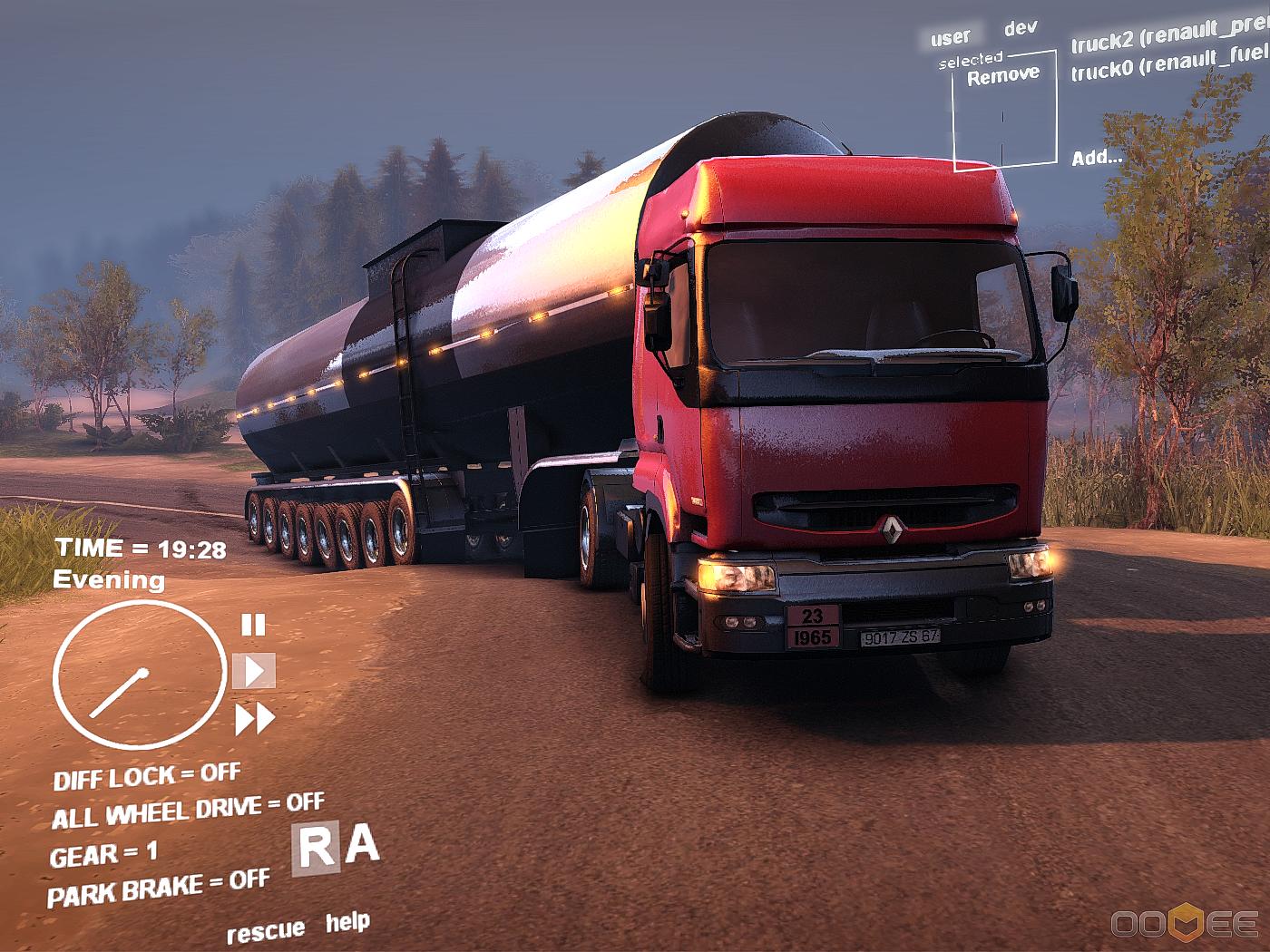The height and width of the screenshot is (952, 1270).
Task: Toggle the DIFF LOCK setting
Action: pos(146,777)
